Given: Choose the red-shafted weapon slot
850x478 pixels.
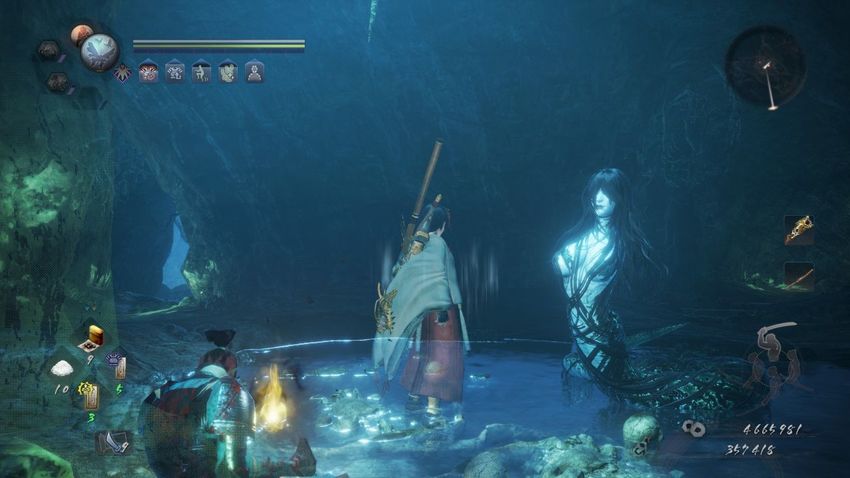Looking at the screenshot, I should pos(798,276).
